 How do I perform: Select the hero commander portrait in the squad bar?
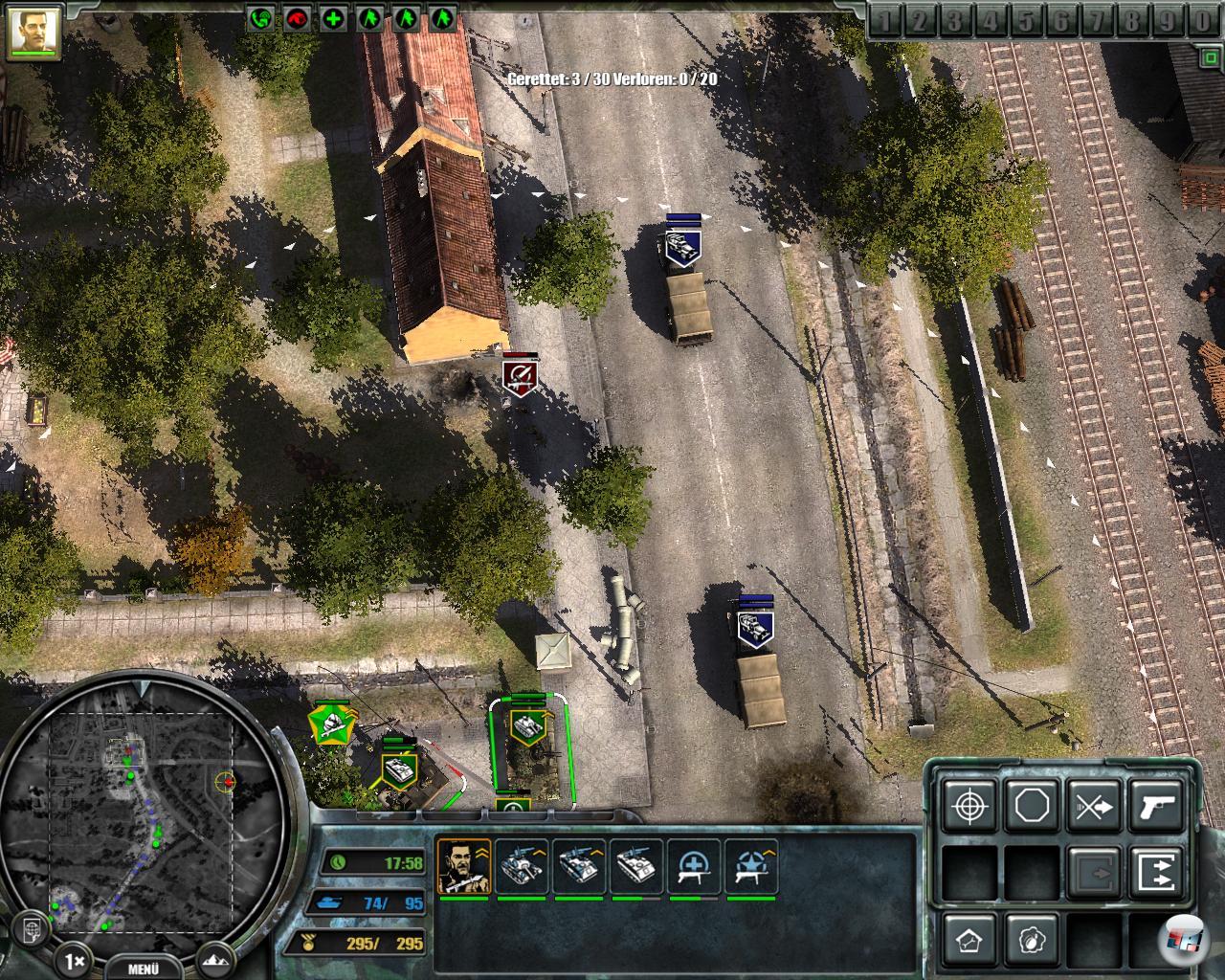(x=464, y=866)
